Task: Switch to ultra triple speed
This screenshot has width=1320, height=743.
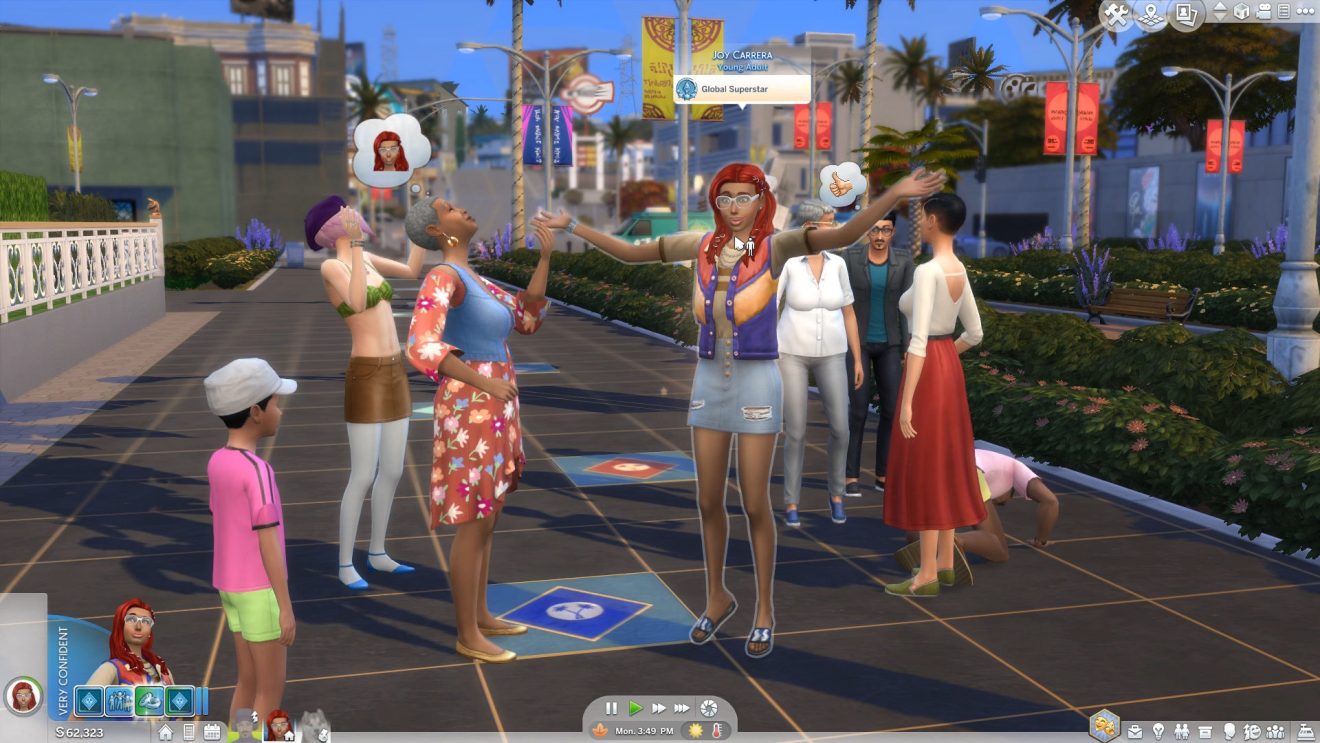Action: coord(682,708)
